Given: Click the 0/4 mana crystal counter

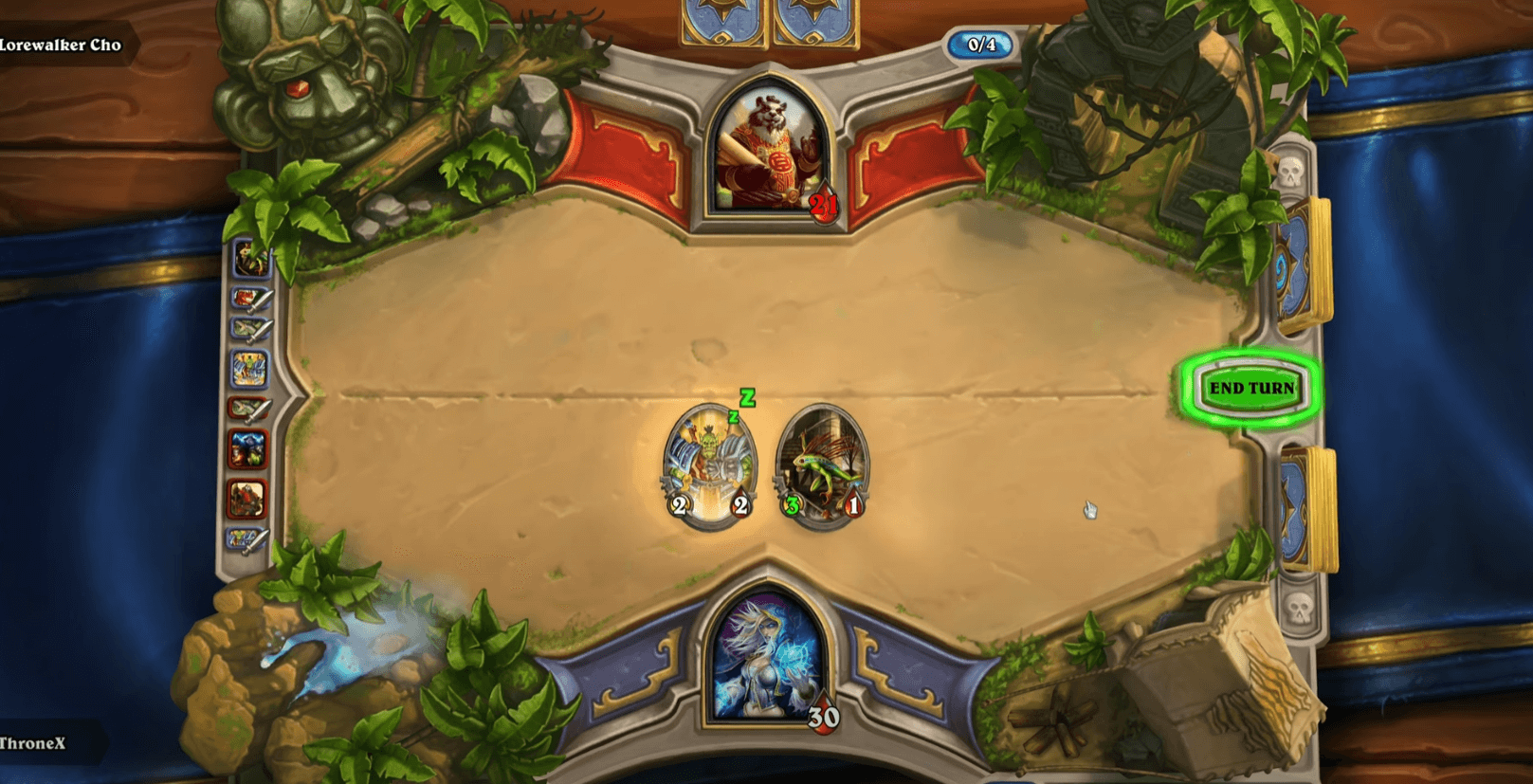Looking at the screenshot, I should (x=982, y=44).
